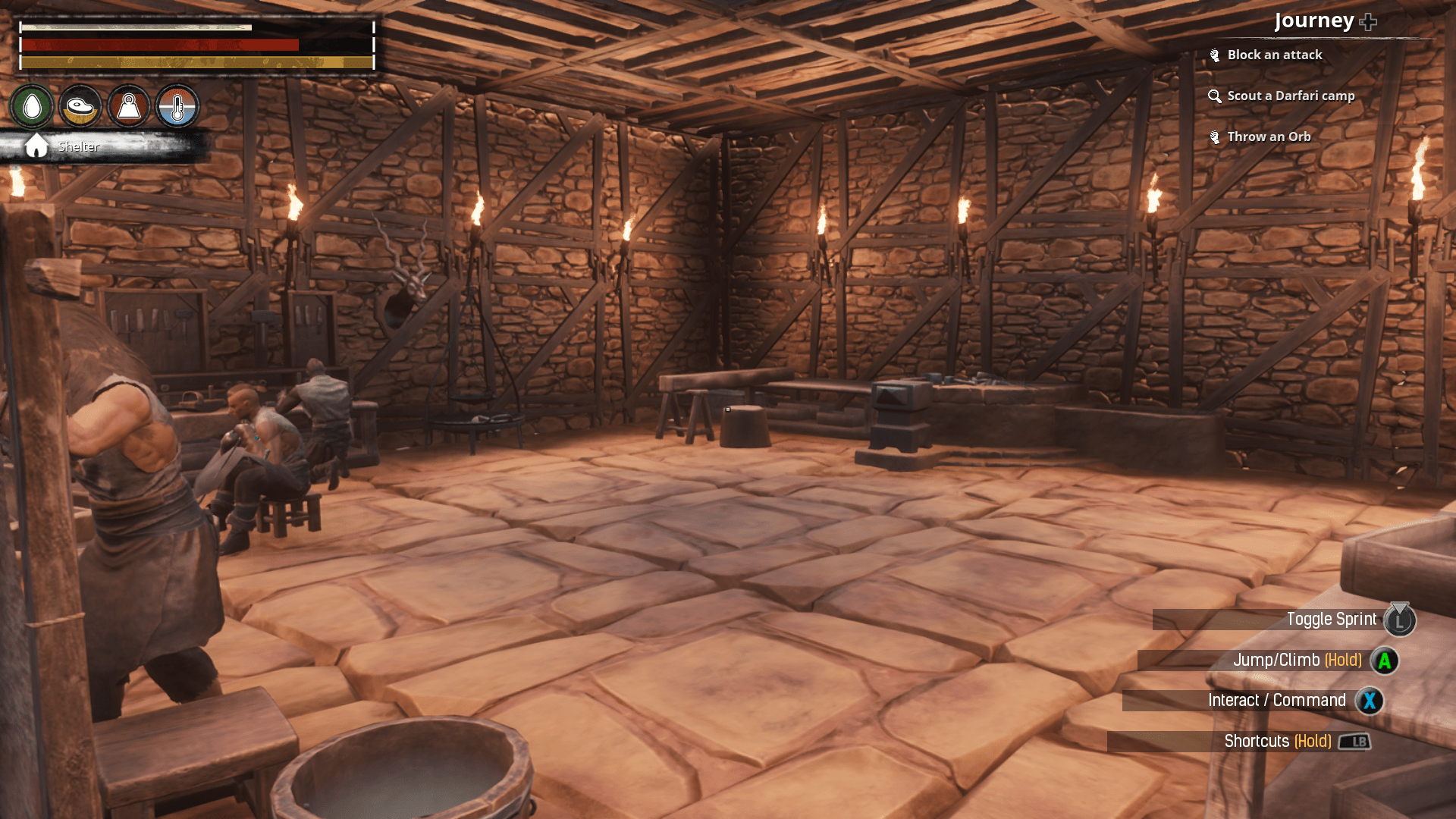The image size is (1456, 819).
Task: Click the hunger meat icon
Action: tap(80, 106)
